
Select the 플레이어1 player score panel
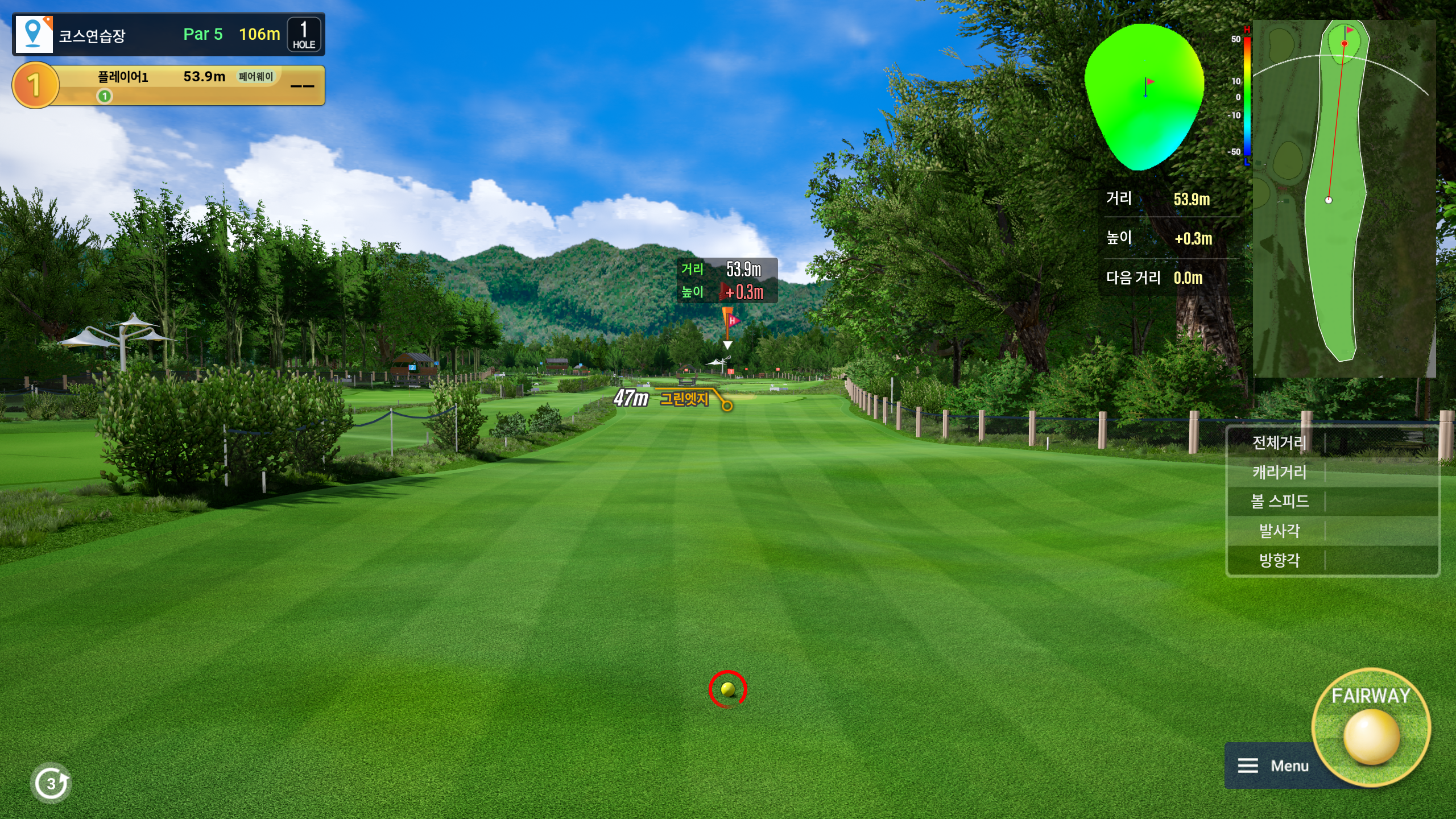pos(169,85)
